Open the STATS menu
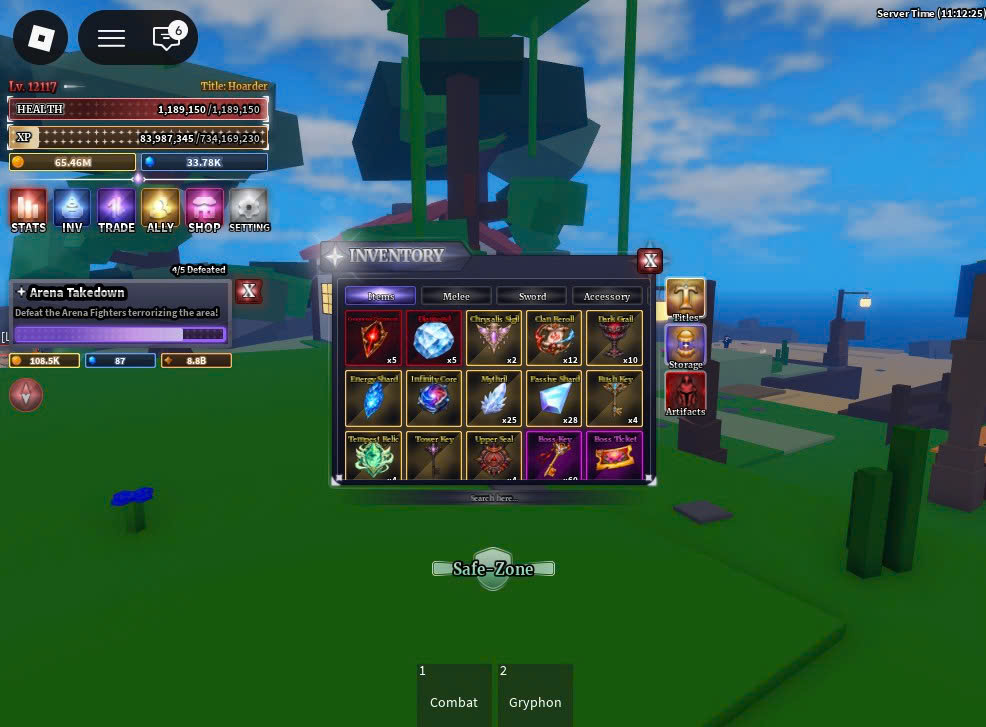 28,210
